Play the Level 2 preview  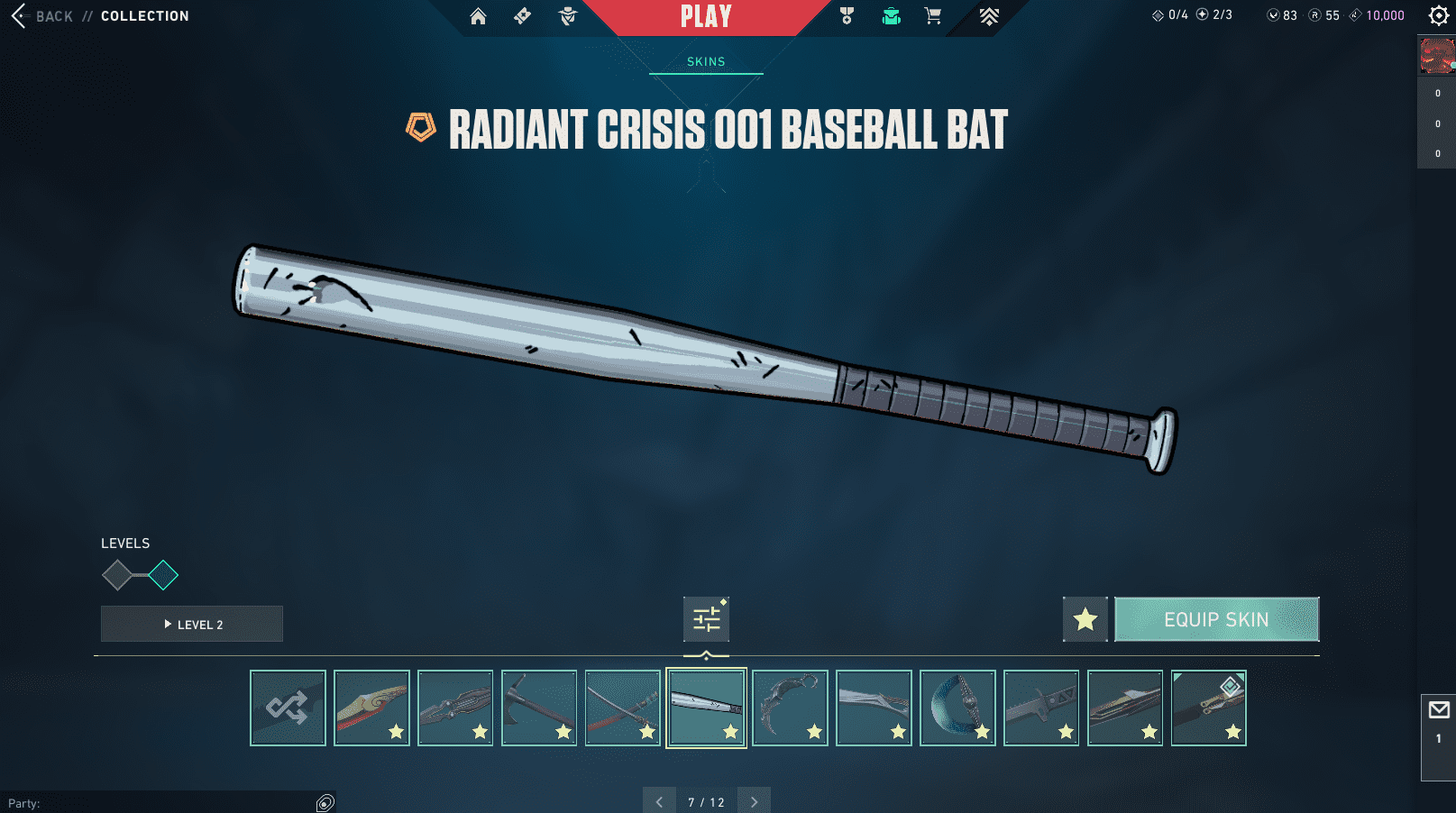click(192, 624)
